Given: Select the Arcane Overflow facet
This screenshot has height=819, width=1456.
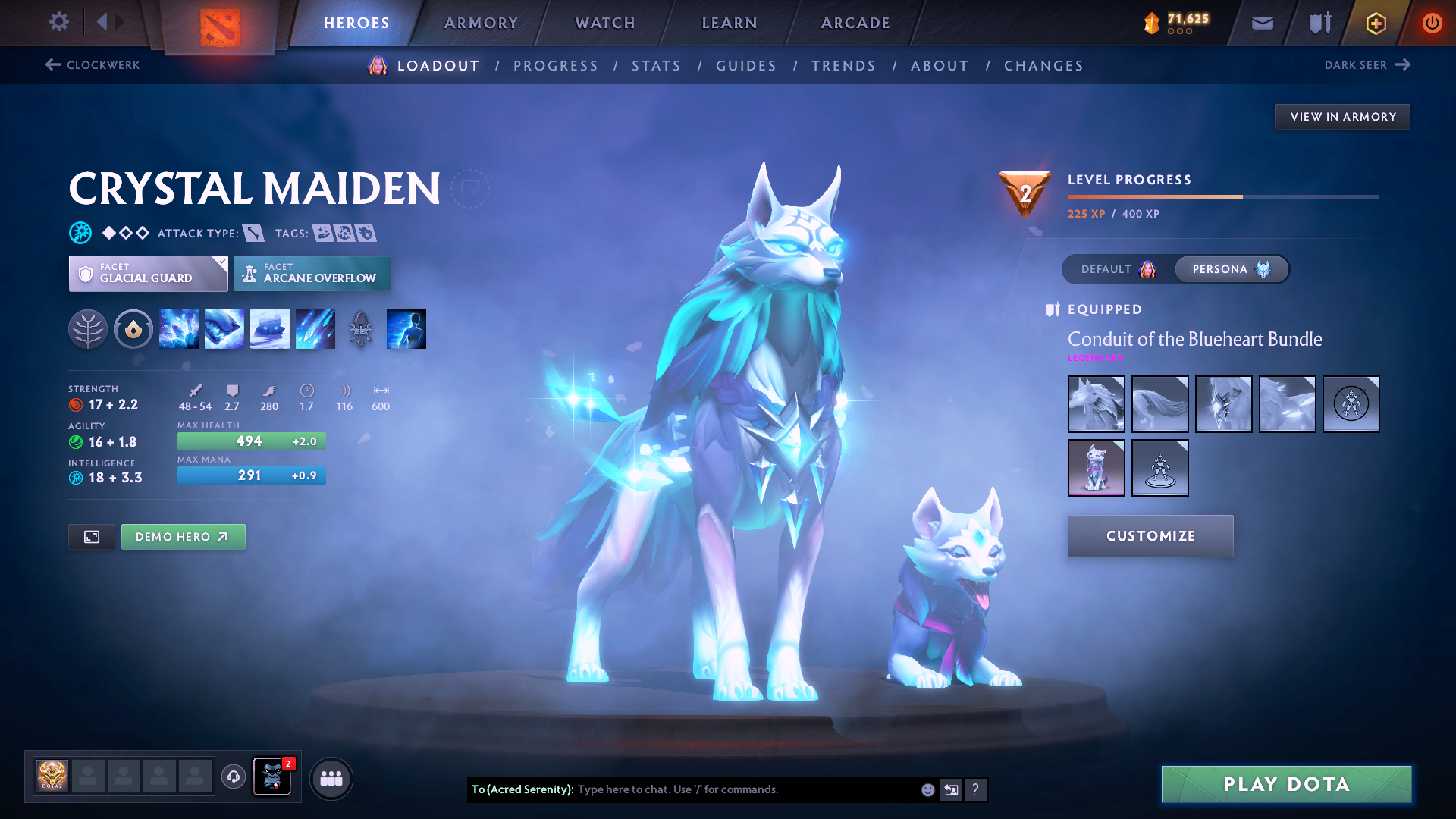Looking at the screenshot, I should pos(312,274).
